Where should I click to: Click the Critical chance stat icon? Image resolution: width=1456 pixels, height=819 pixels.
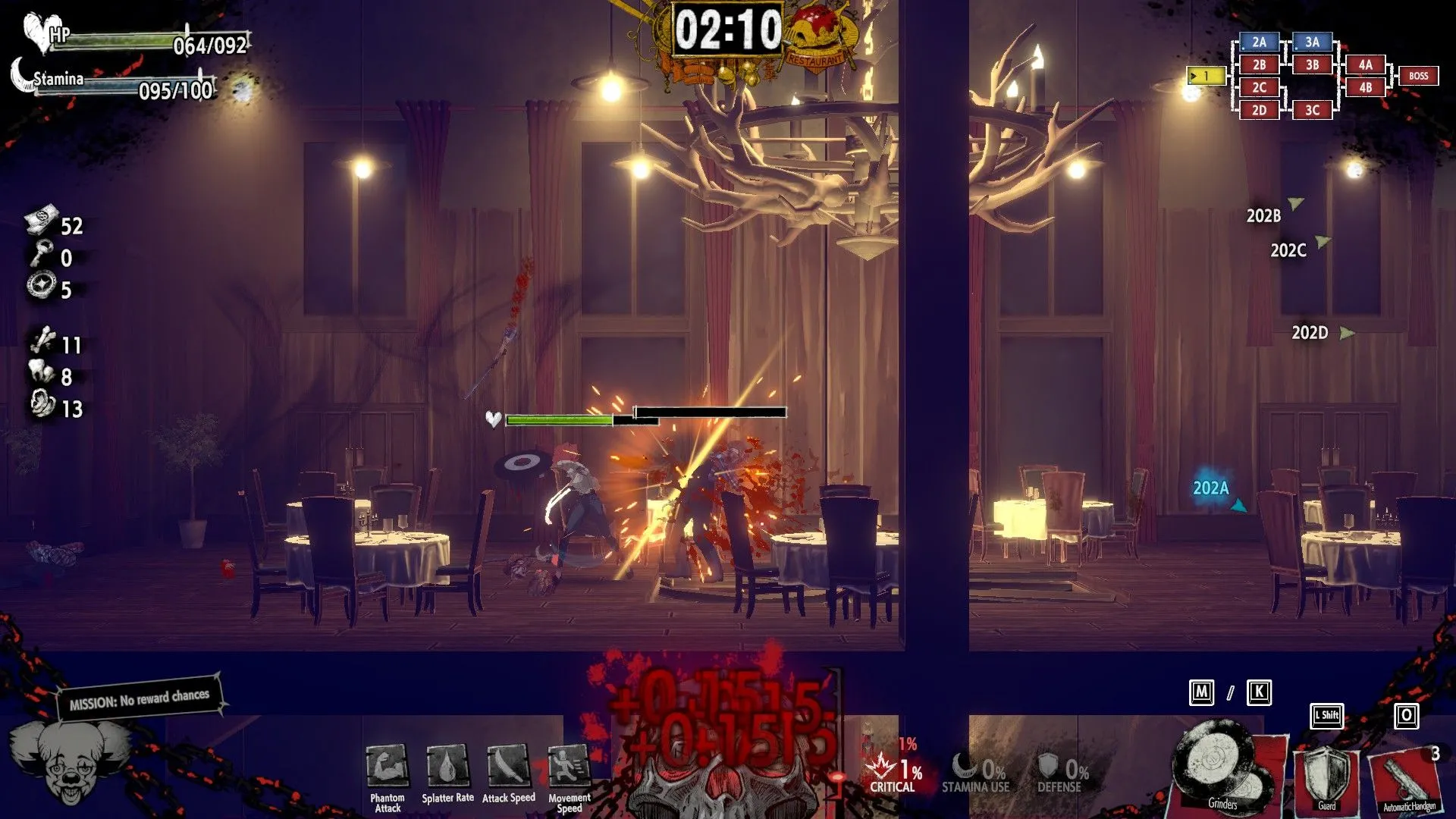[883, 767]
